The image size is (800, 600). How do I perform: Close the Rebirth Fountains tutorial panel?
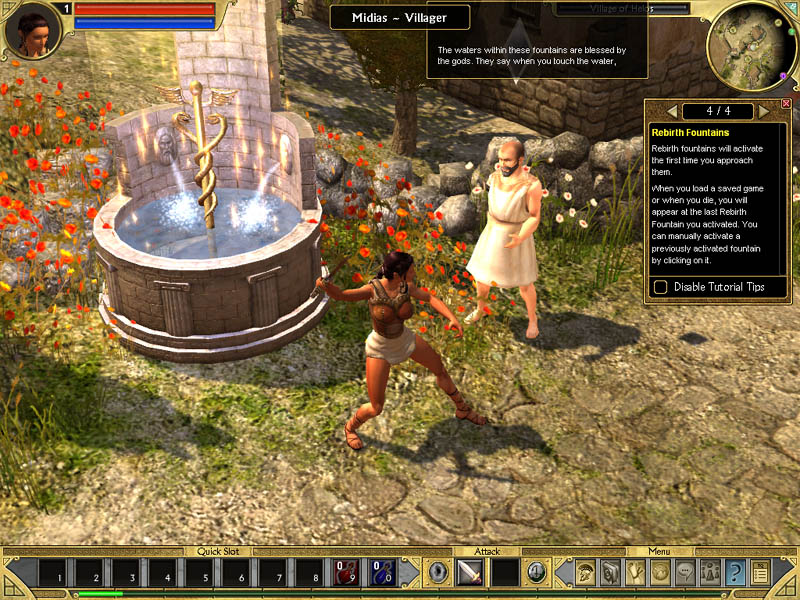point(786,103)
